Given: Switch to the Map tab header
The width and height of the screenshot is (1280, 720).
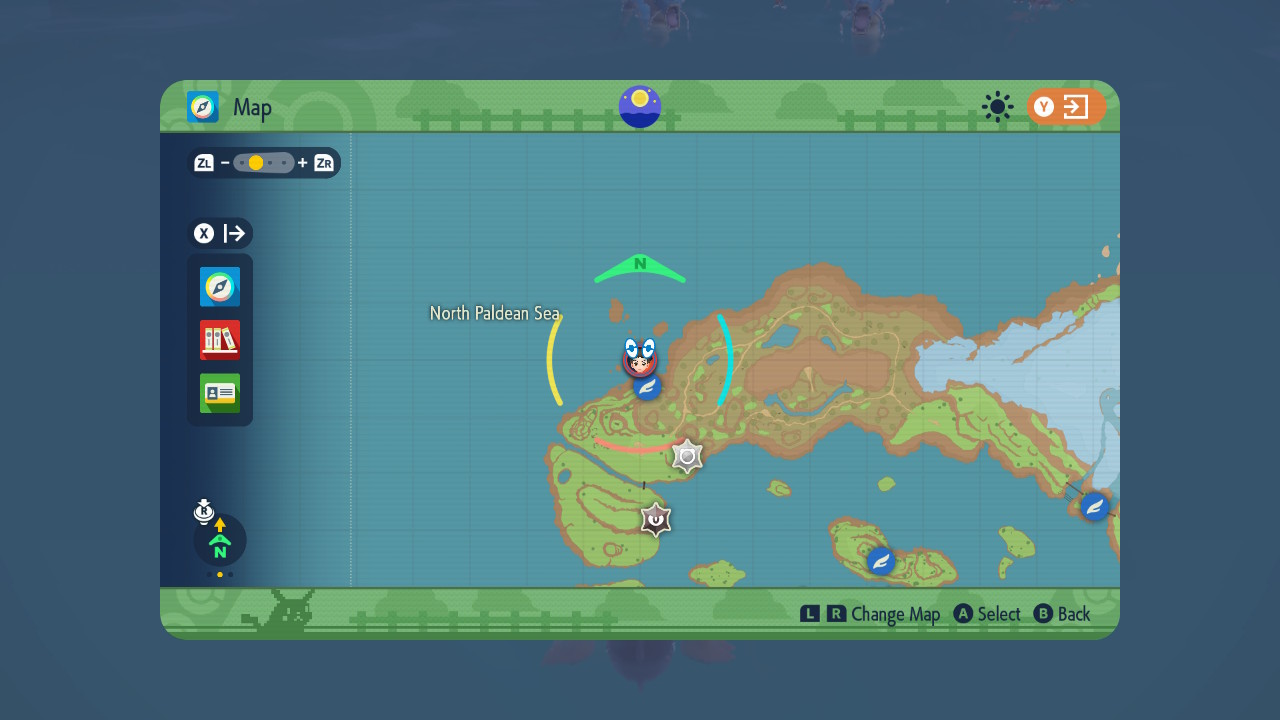Looking at the screenshot, I should [x=229, y=107].
